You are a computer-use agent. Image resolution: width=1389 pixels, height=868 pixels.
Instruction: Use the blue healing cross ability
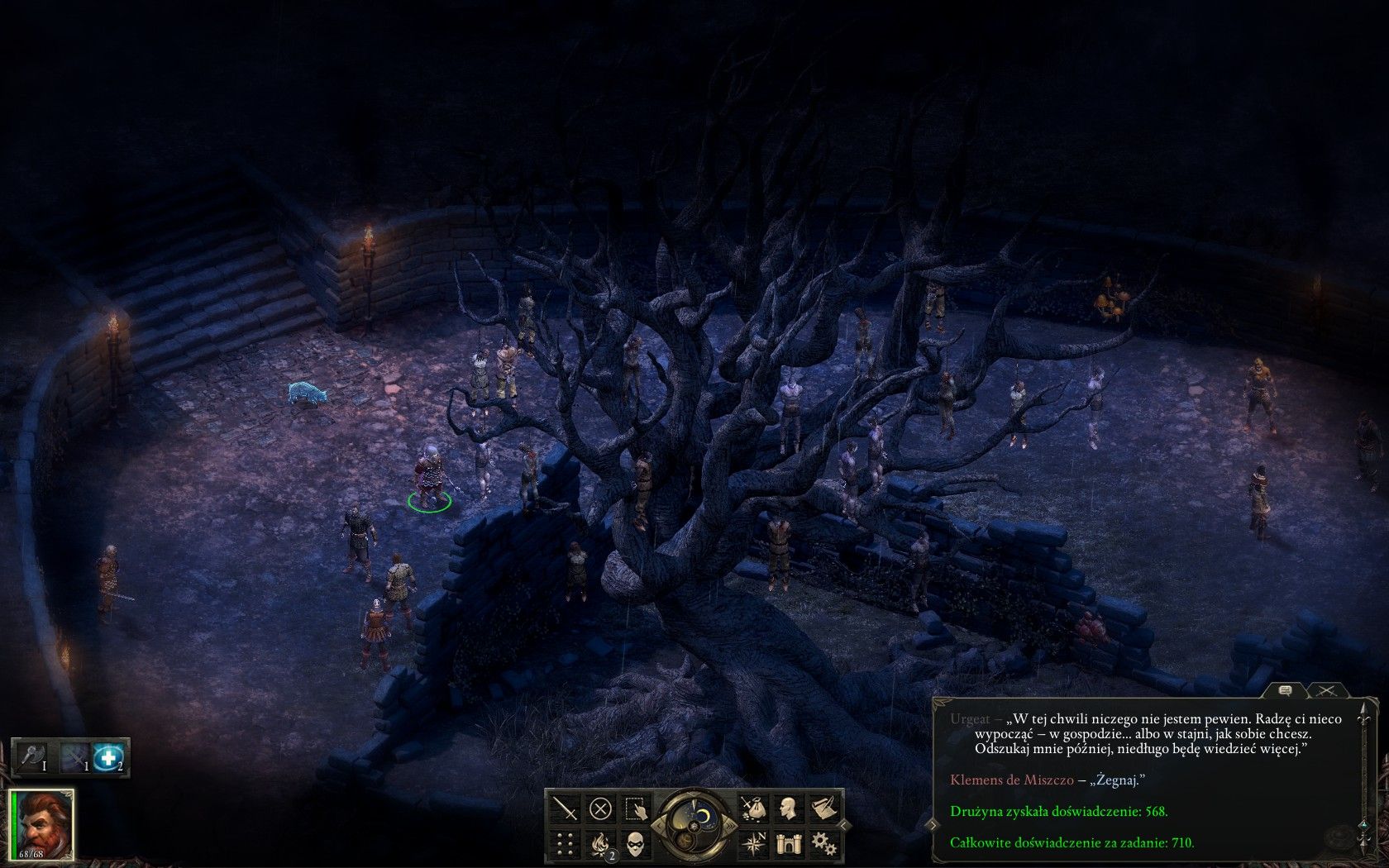tap(108, 757)
